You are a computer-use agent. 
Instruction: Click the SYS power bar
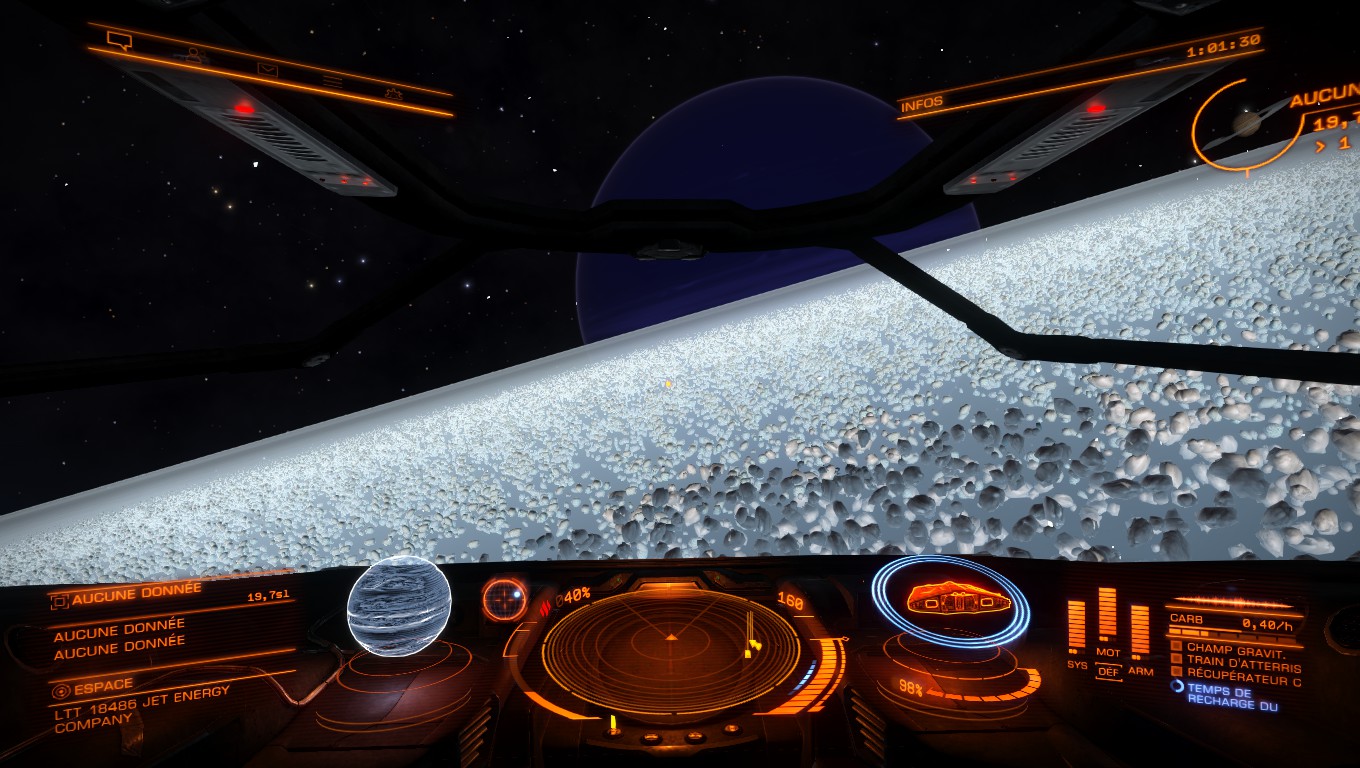[1076, 627]
